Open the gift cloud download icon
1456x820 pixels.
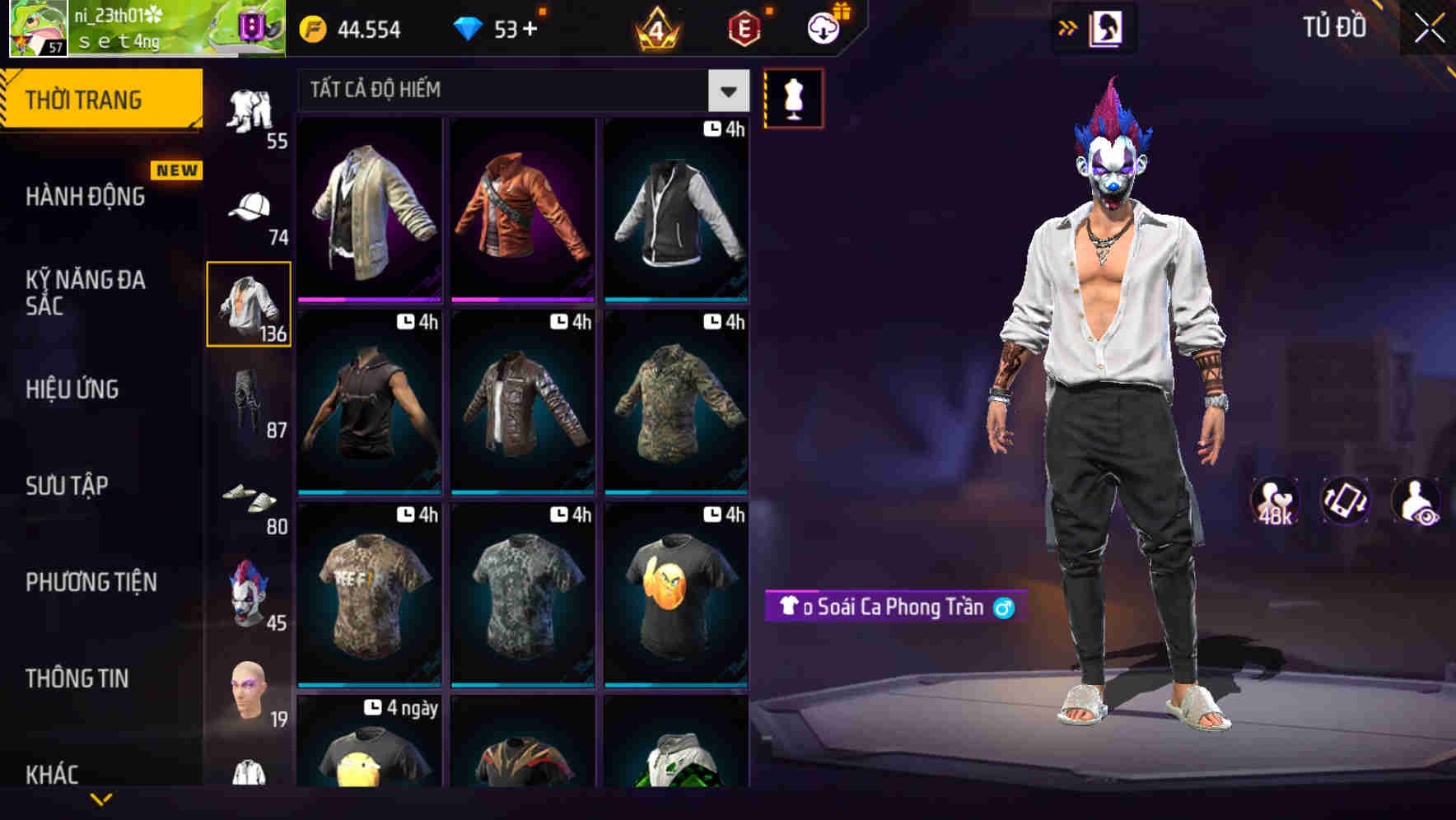pyautogui.click(x=823, y=27)
